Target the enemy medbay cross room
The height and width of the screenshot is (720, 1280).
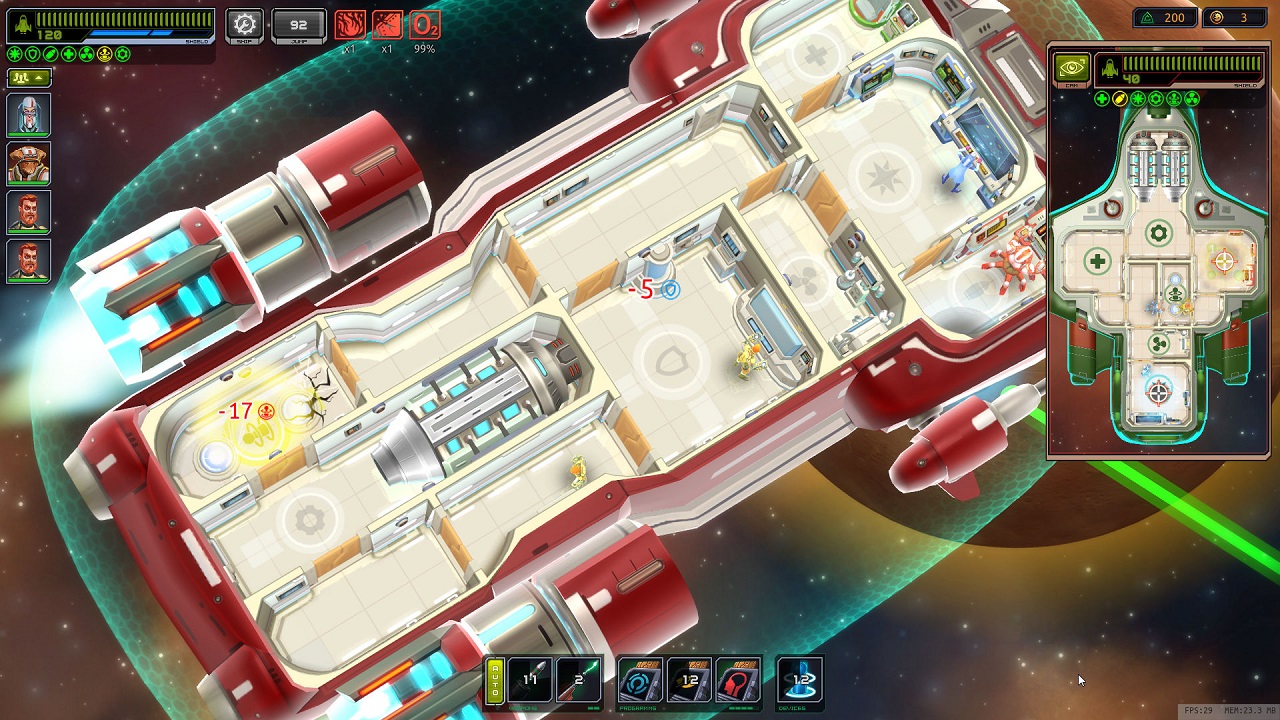pyautogui.click(x=1097, y=262)
